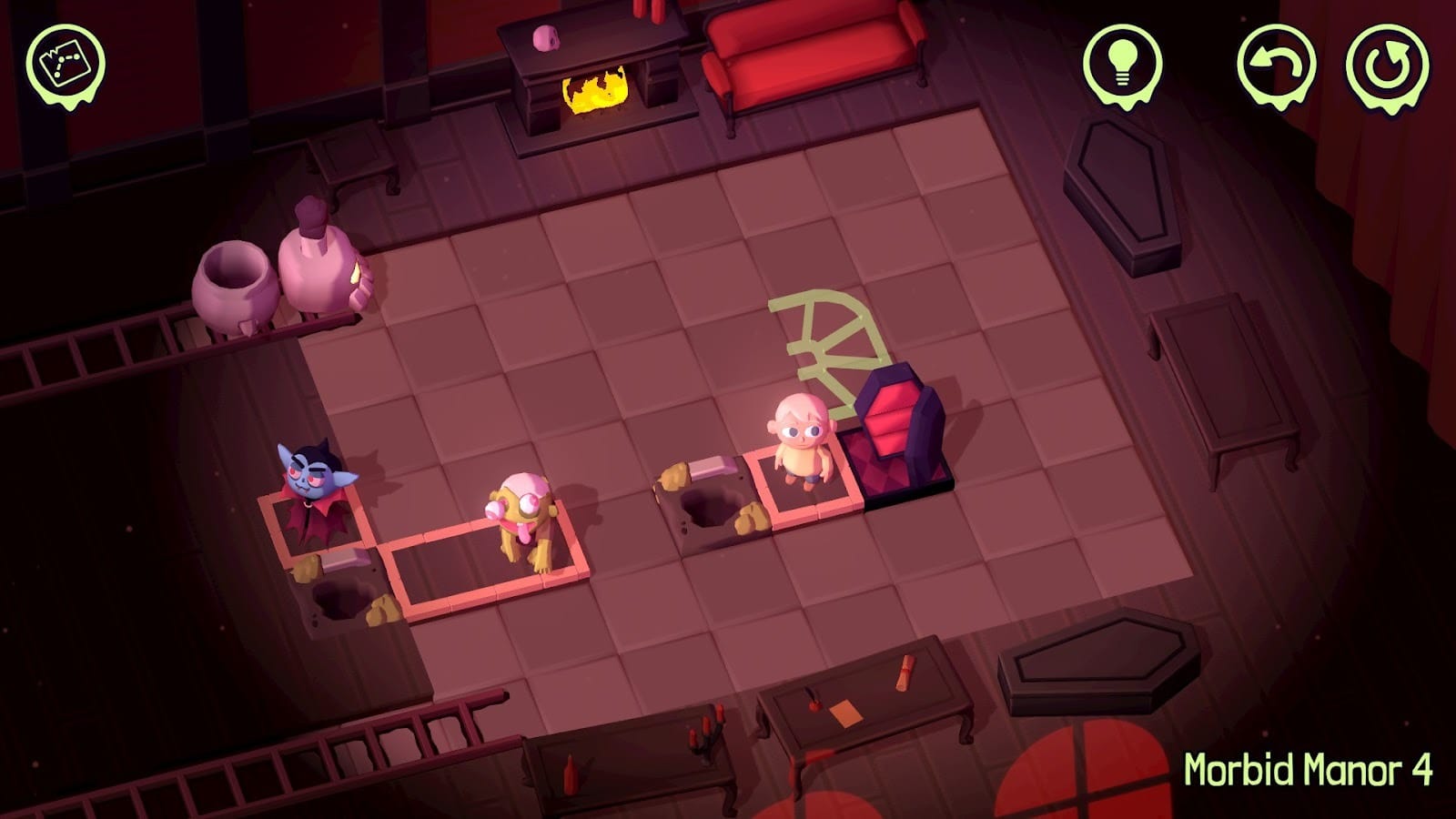Restart the level with the circular arrow

point(1386,64)
